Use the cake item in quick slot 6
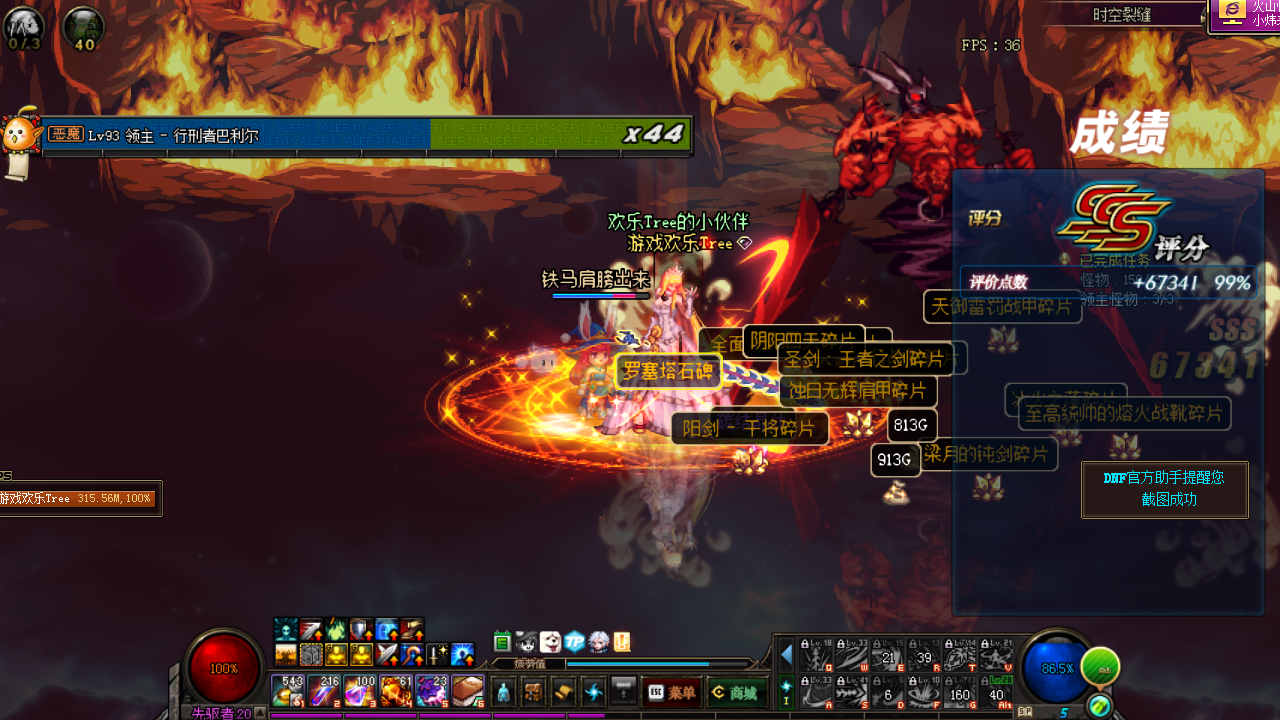Image resolution: width=1280 pixels, height=720 pixels. pyautogui.click(x=467, y=691)
